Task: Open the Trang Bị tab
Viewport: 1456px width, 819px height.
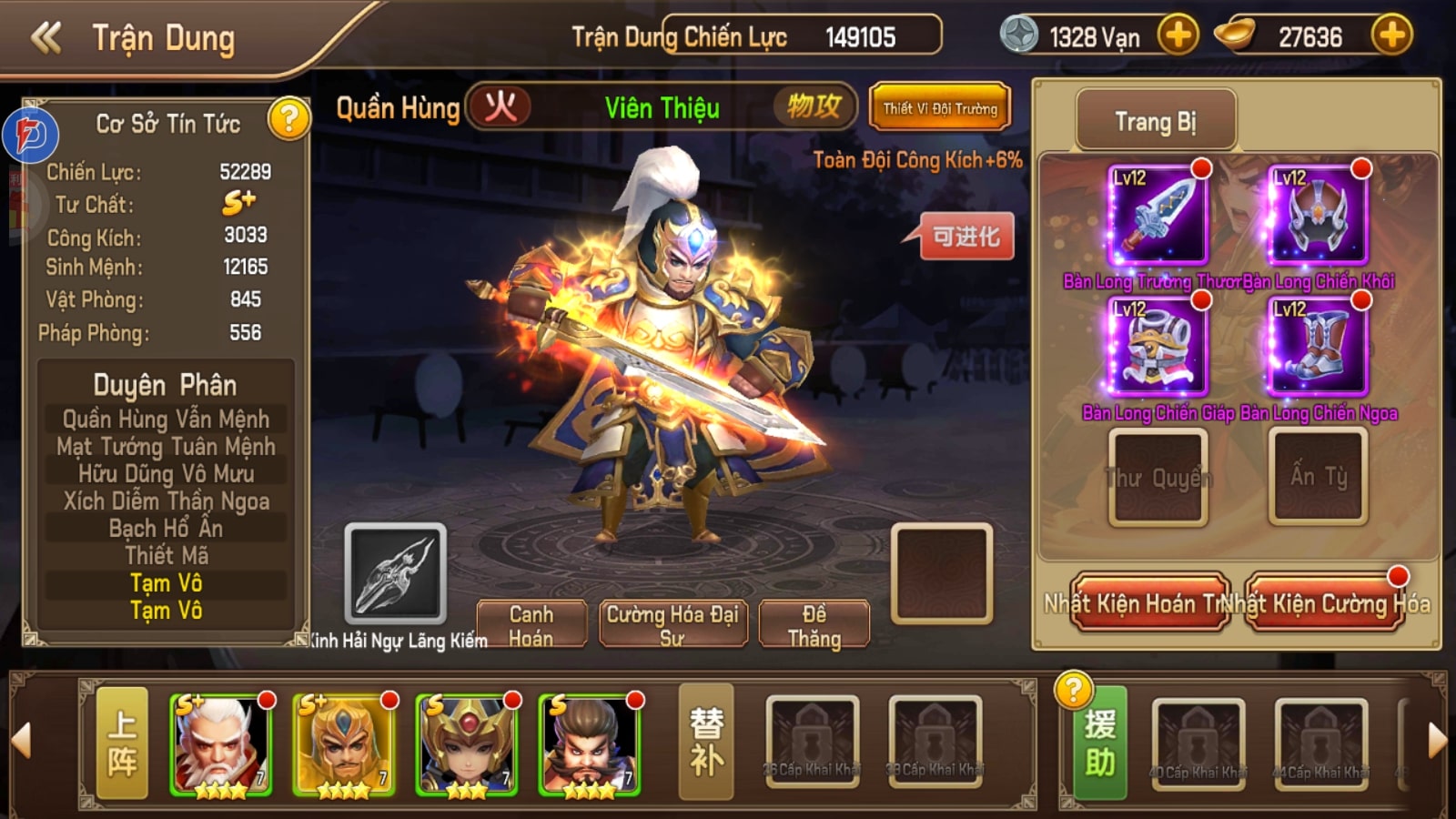Action: pos(1156,122)
